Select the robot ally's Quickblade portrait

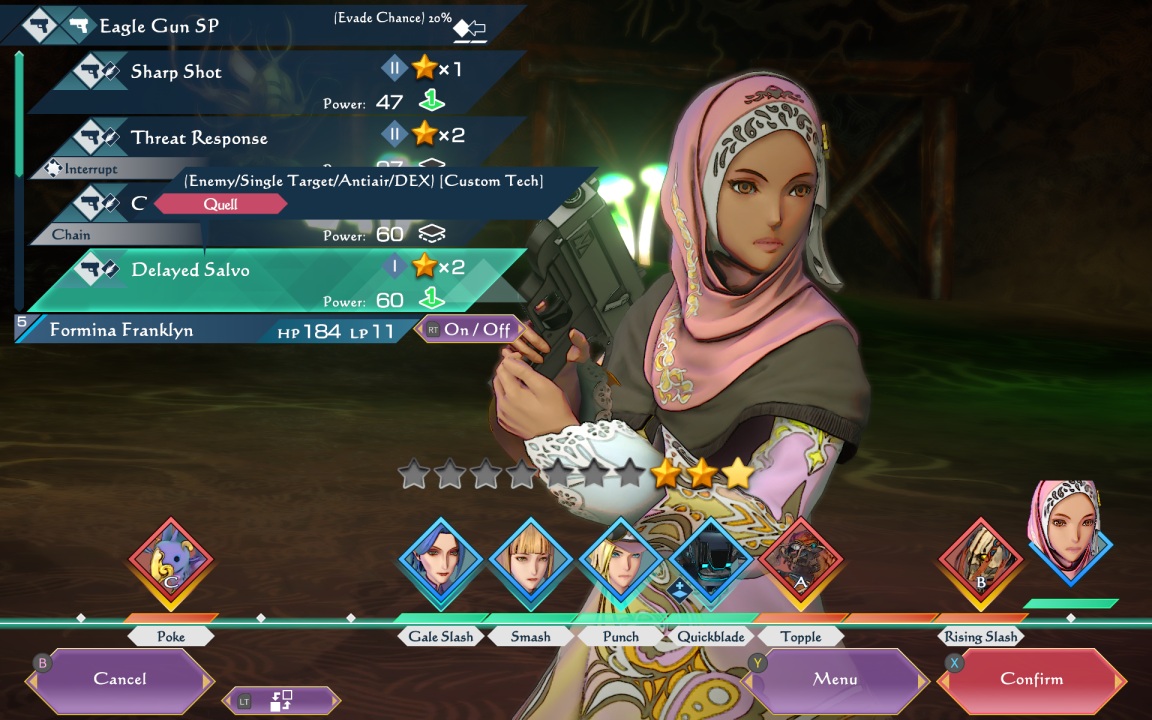711,563
